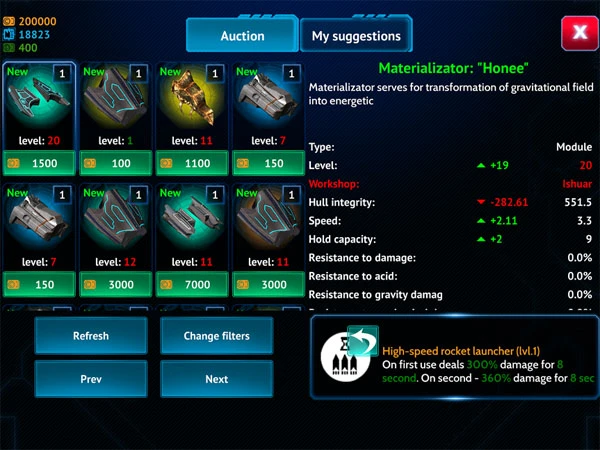Go to the Next page
This screenshot has width=600, height=450.
click(216, 379)
